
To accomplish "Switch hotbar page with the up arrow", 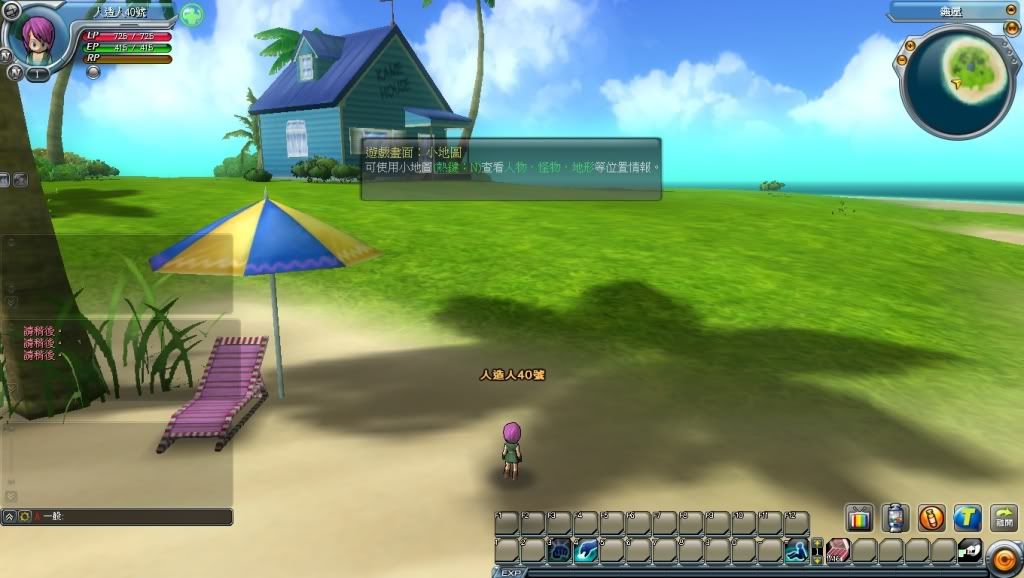I will click(817, 544).
